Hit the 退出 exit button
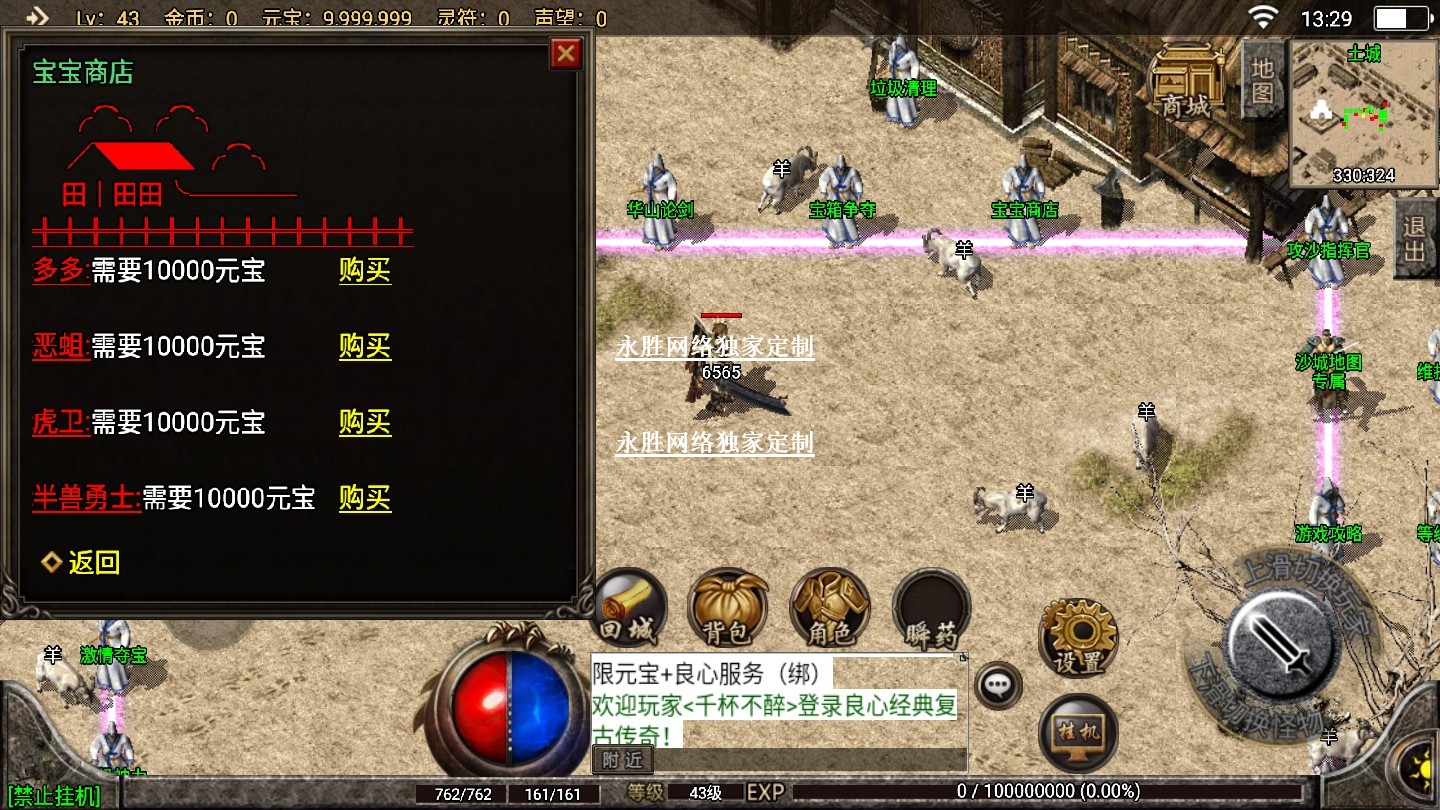 1414,238
